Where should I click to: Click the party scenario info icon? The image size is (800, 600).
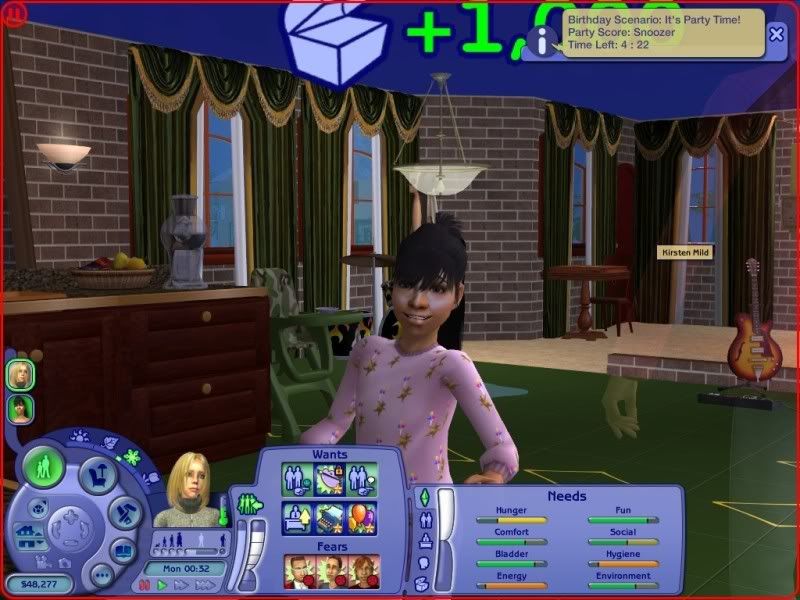click(x=542, y=40)
